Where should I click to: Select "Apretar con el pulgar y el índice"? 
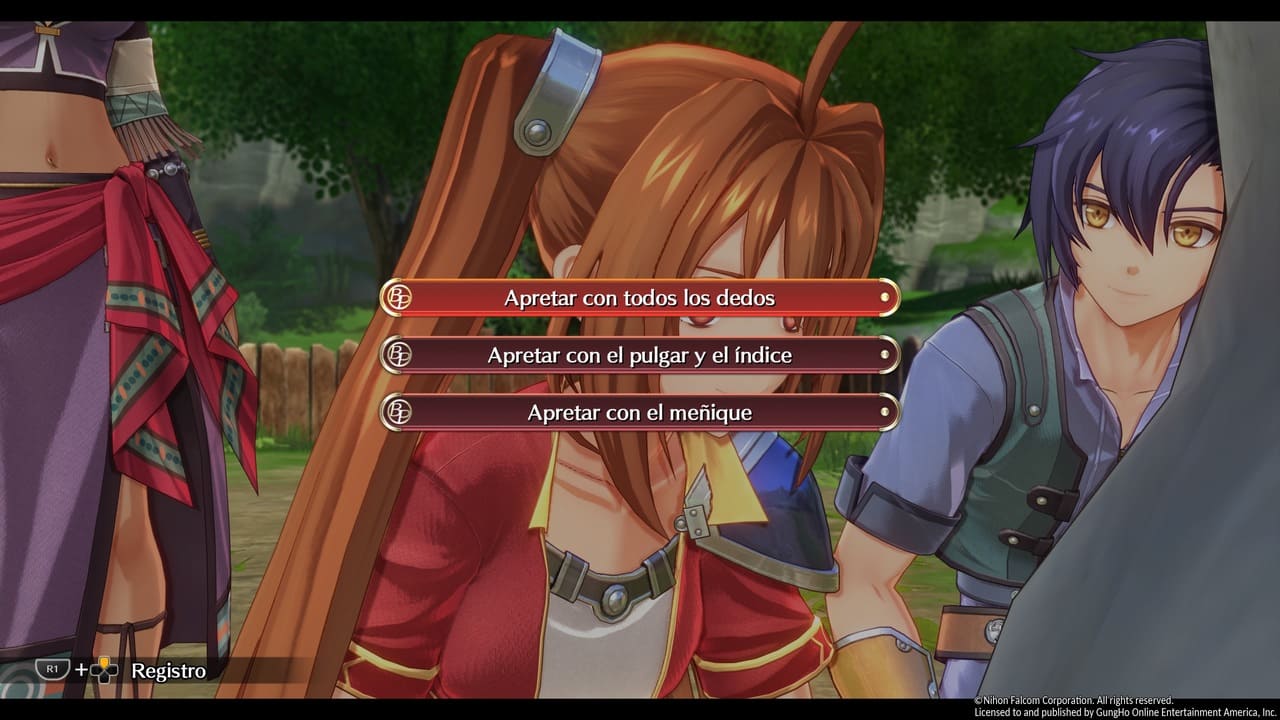pyautogui.click(x=640, y=355)
